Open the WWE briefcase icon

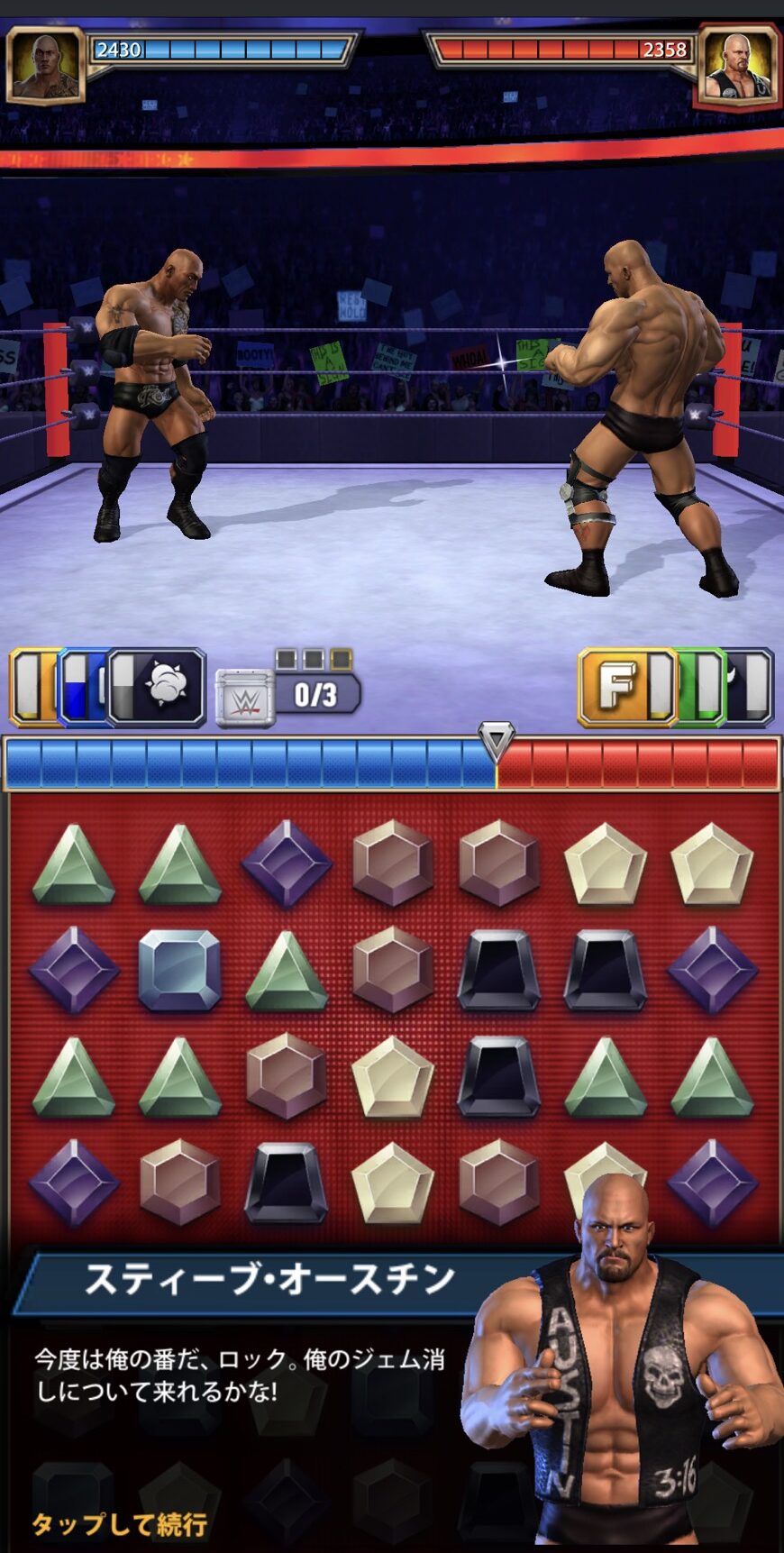pos(244,698)
